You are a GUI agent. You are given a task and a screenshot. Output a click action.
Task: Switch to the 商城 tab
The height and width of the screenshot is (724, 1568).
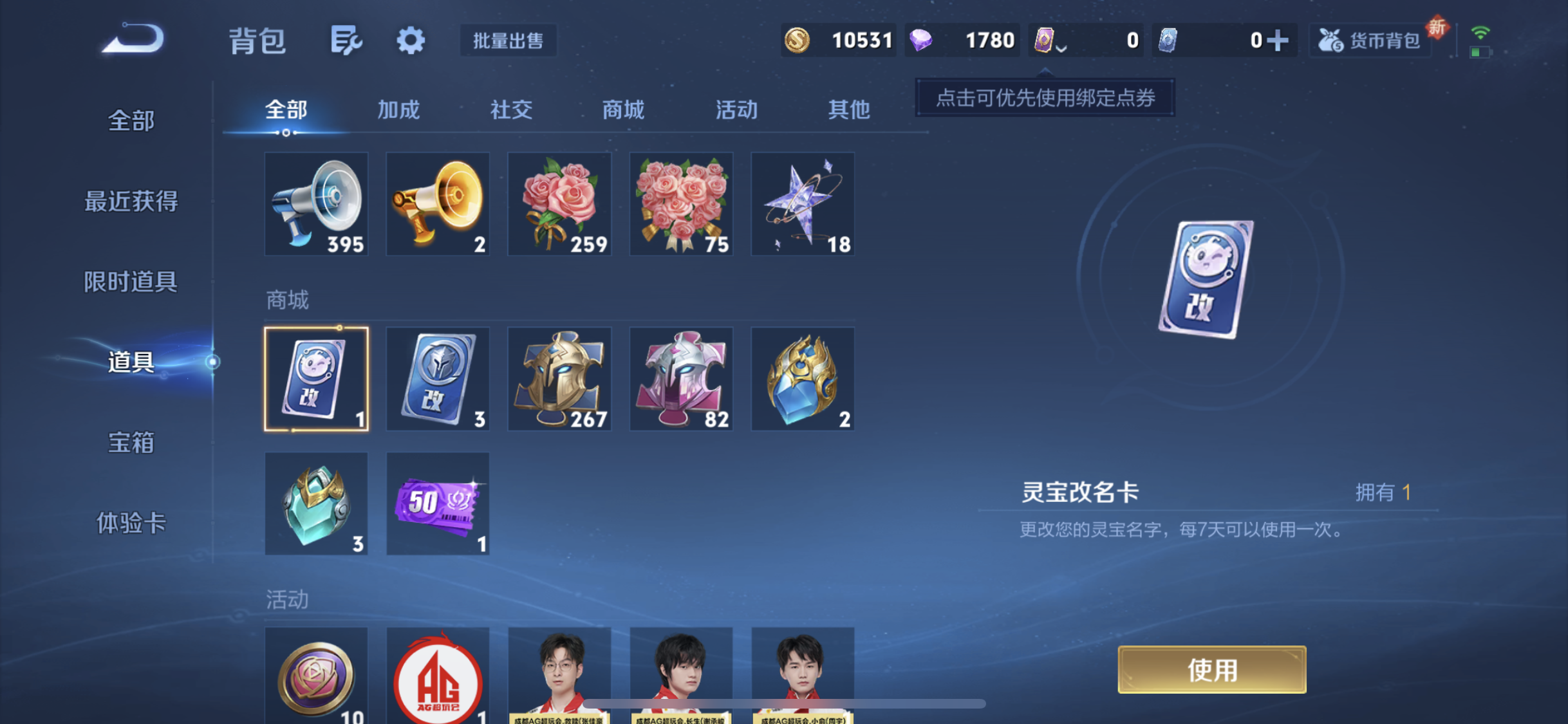(623, 110)
